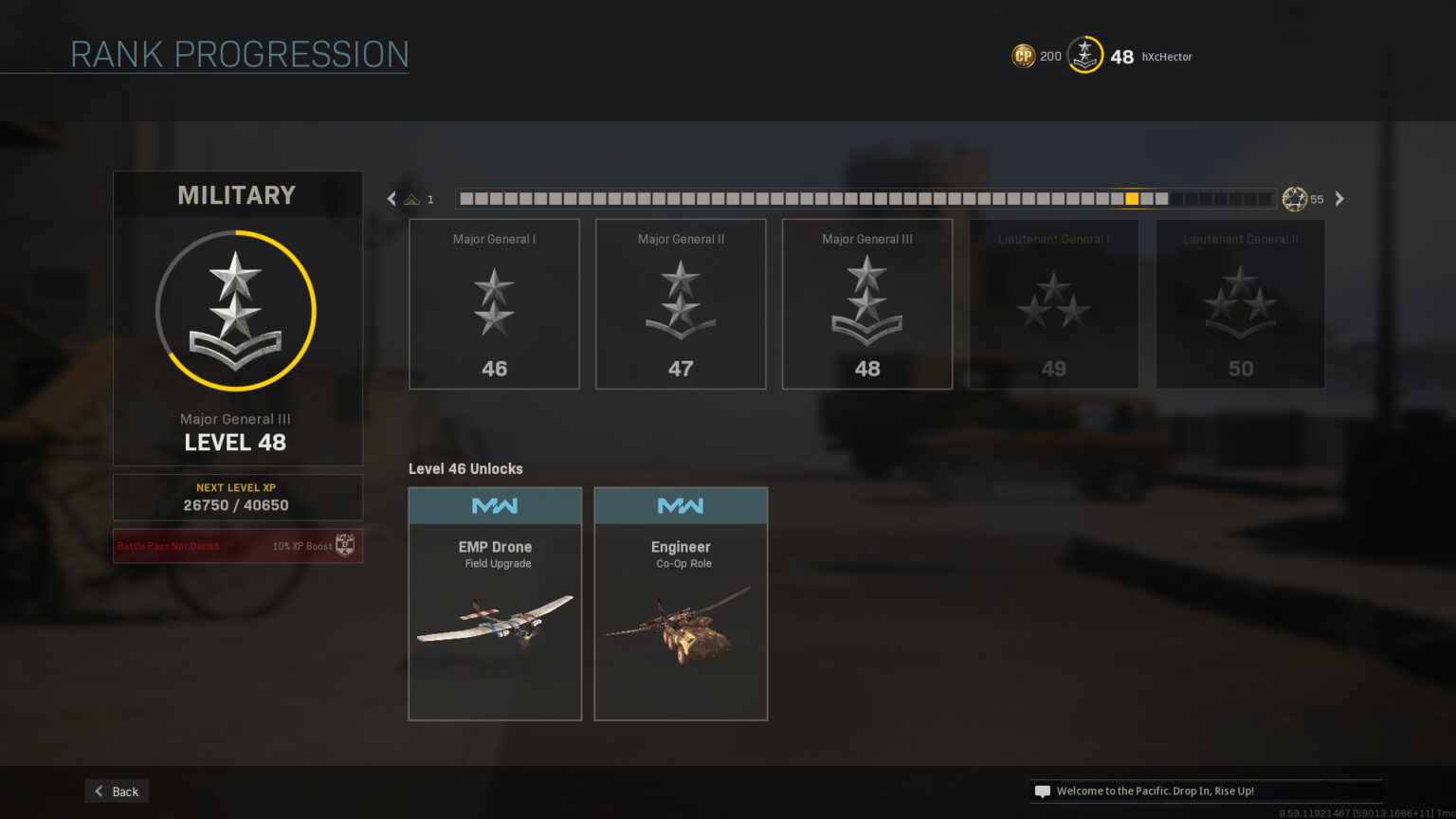Switch to the RANK PROGRESSION heading
Screen dimensions: 1456x819
(240, 54)
